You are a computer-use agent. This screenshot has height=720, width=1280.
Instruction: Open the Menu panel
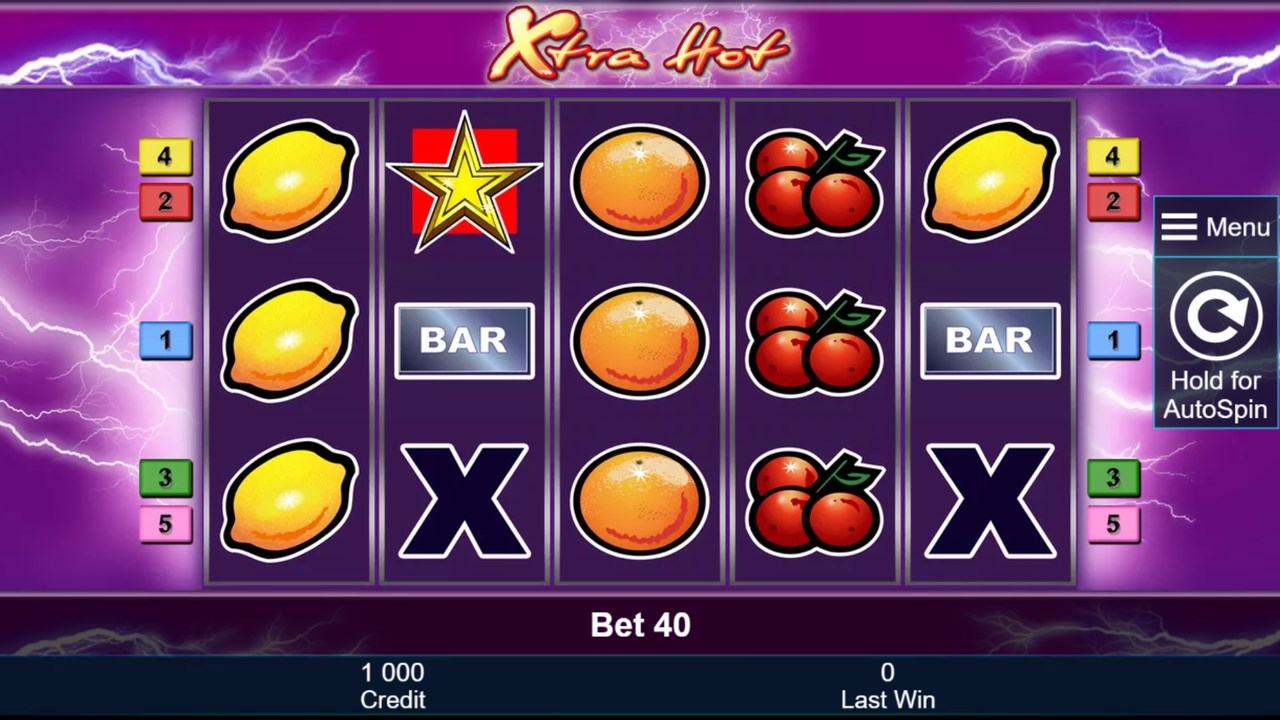[x=1215, y=226]
